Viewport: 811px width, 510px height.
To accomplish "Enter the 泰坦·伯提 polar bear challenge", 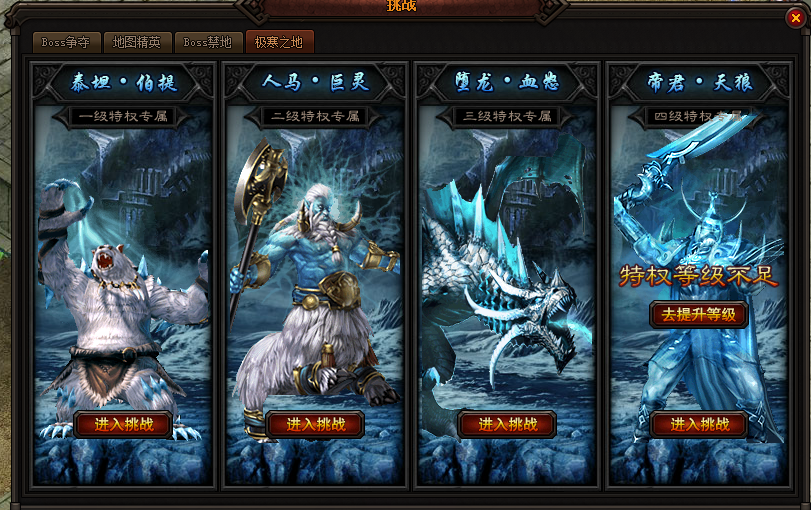I will coord(124,424).
